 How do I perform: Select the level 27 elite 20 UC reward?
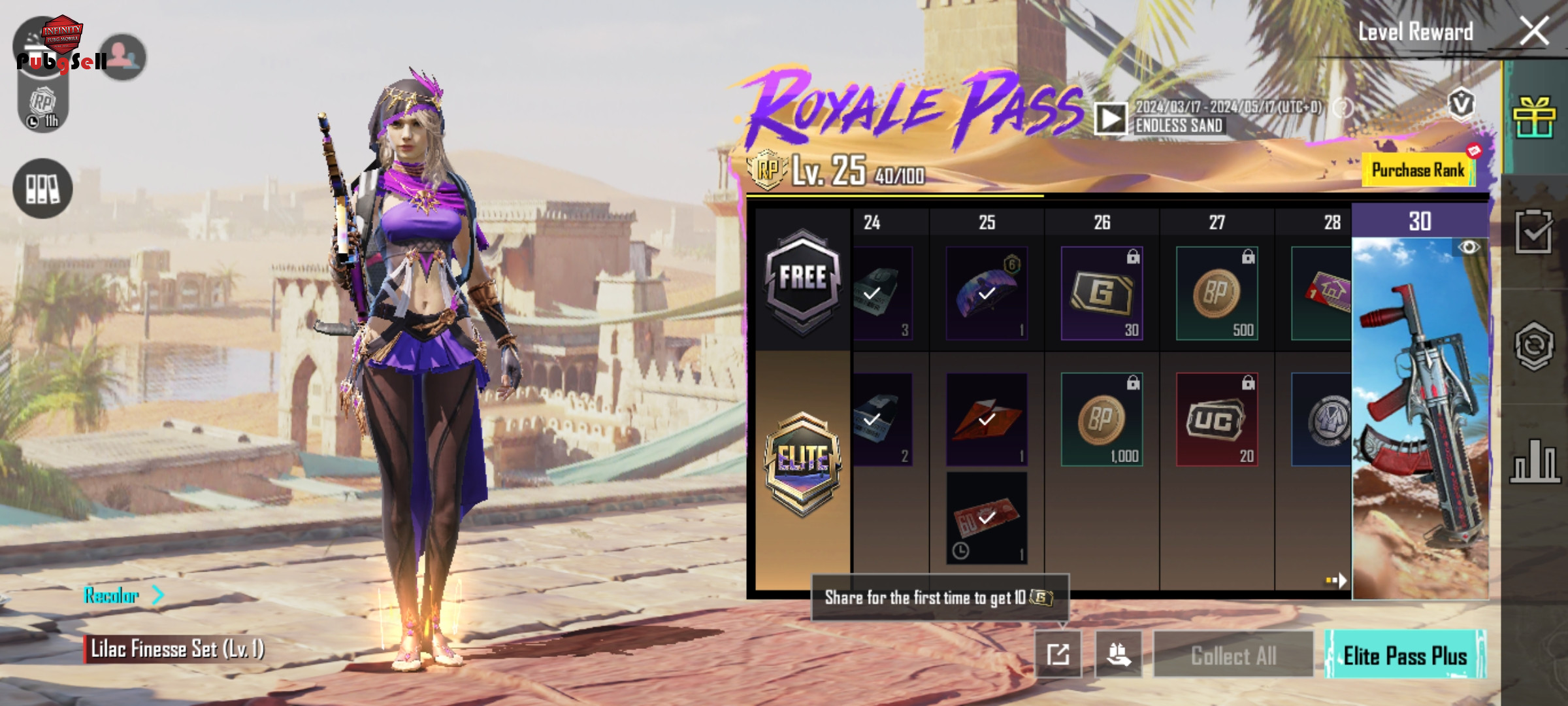coord(1217,420)
